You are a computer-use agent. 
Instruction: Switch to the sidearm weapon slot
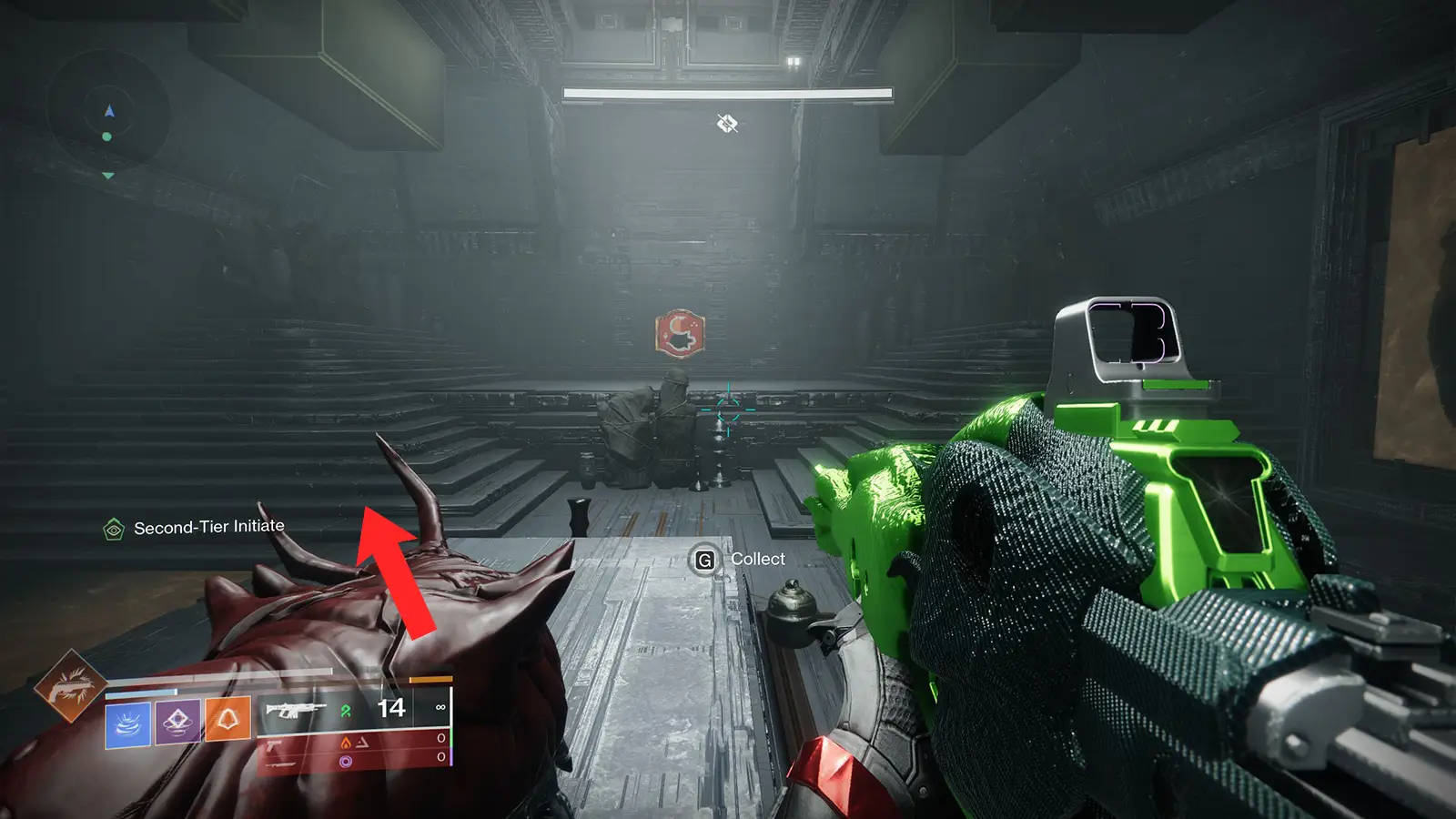click(273, 744)
